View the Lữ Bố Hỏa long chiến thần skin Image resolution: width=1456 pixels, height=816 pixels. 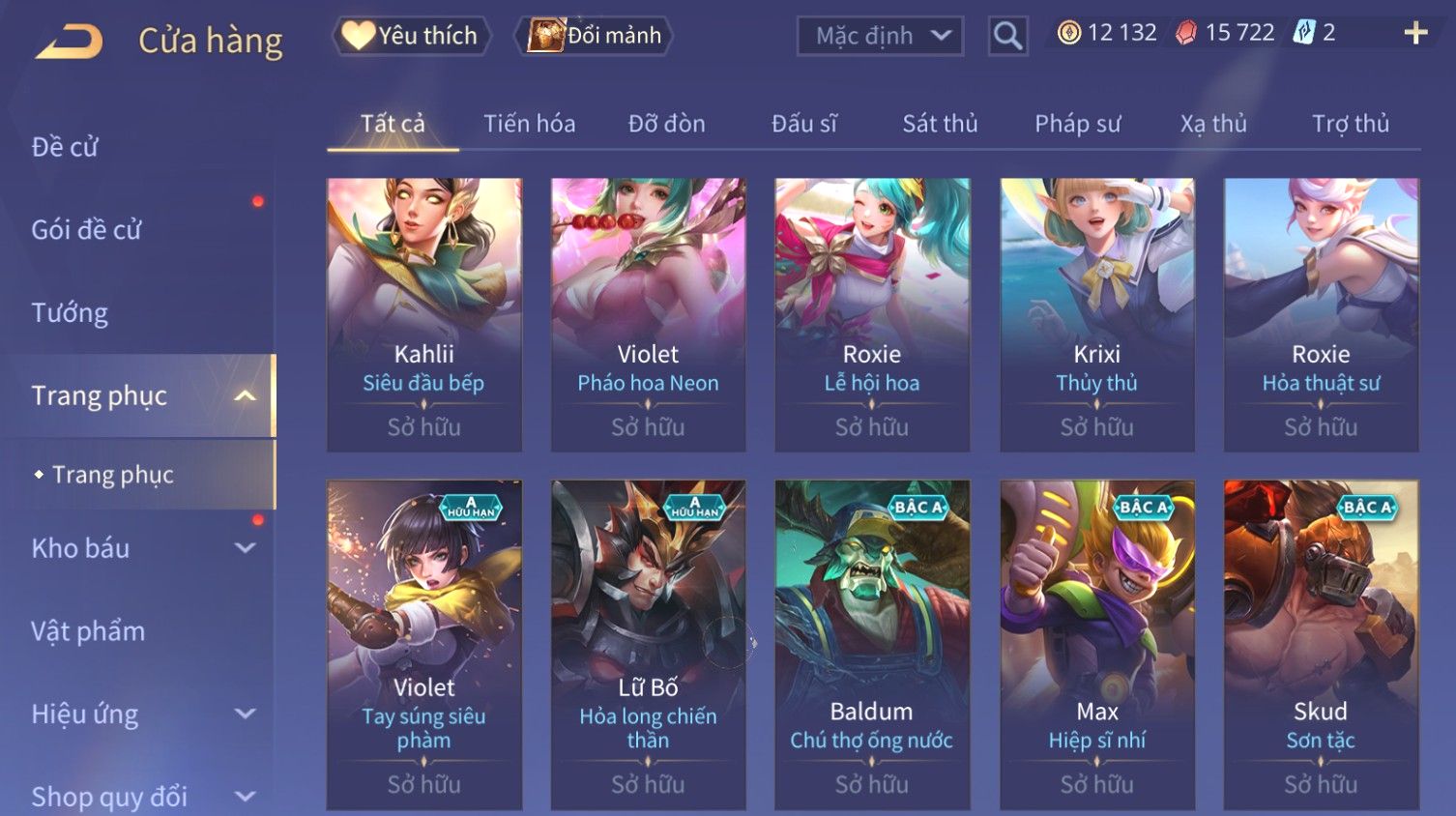[648, 644]
